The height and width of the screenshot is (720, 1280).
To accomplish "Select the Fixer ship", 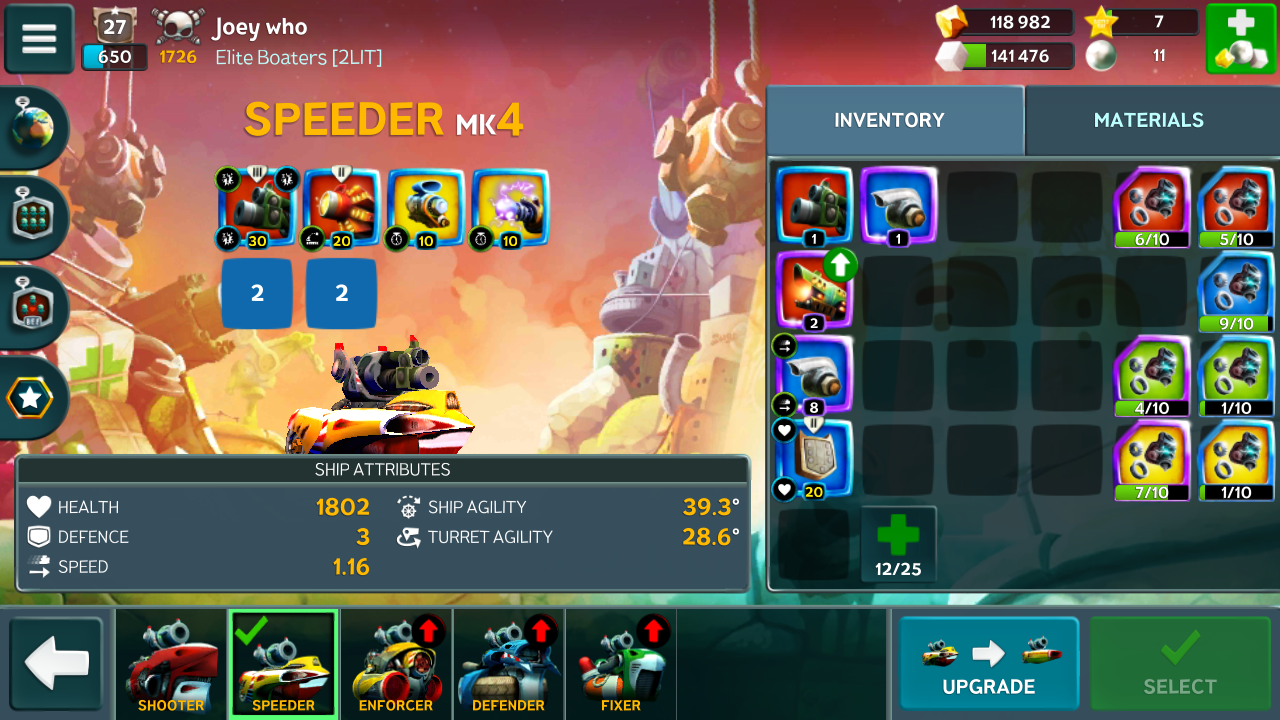I will coord(621,664).
